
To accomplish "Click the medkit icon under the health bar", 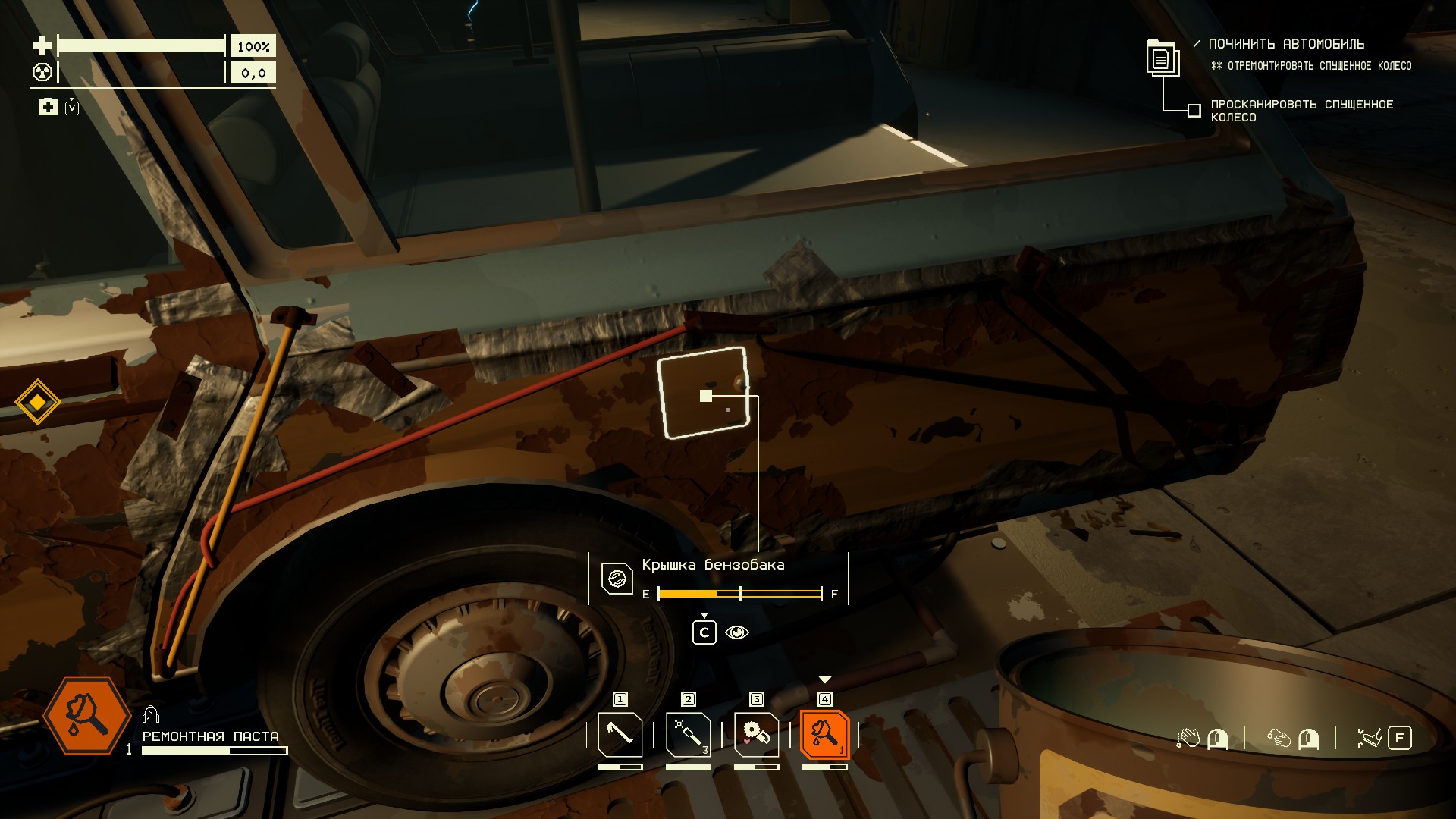I will pos(48,107).
